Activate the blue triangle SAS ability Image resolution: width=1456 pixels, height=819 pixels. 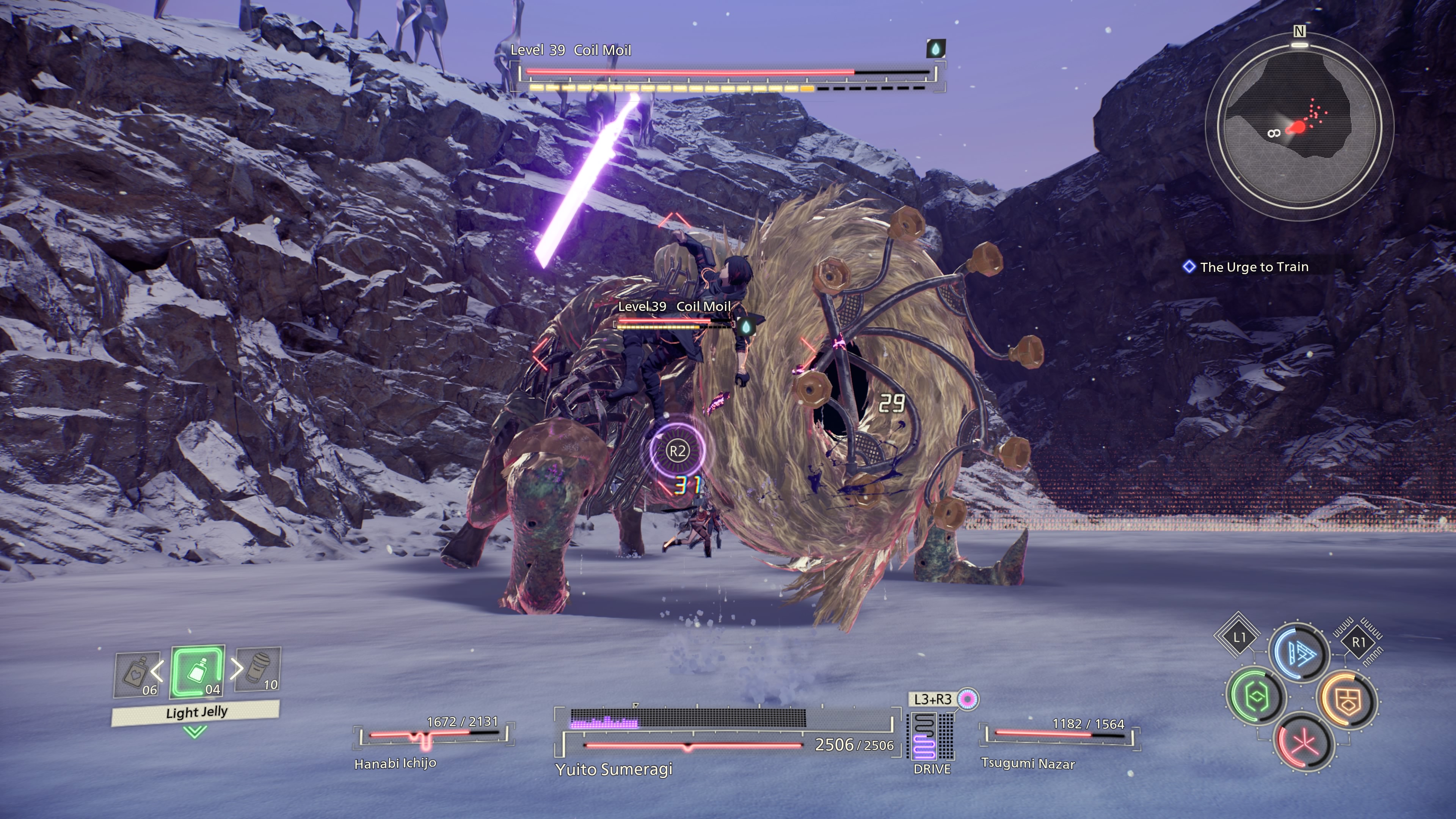(x=1299, y=653)
